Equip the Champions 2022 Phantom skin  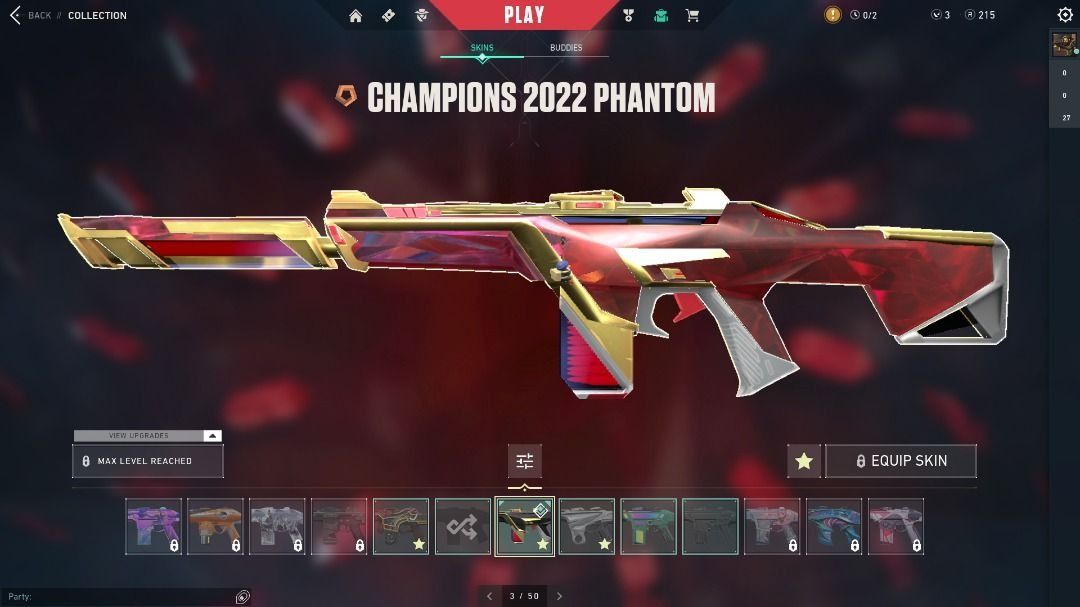tap(900, 461)
